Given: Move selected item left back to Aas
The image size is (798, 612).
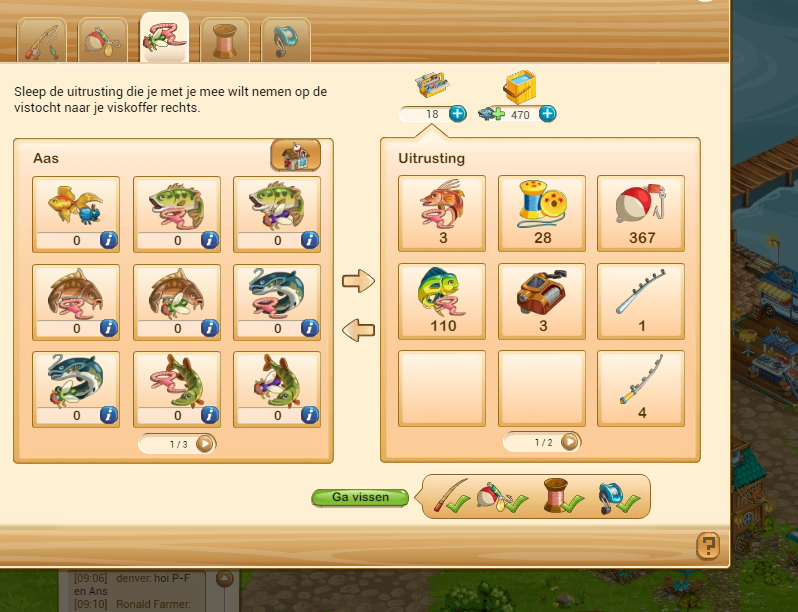Looking at the screenshot, I should coord(357,327).
